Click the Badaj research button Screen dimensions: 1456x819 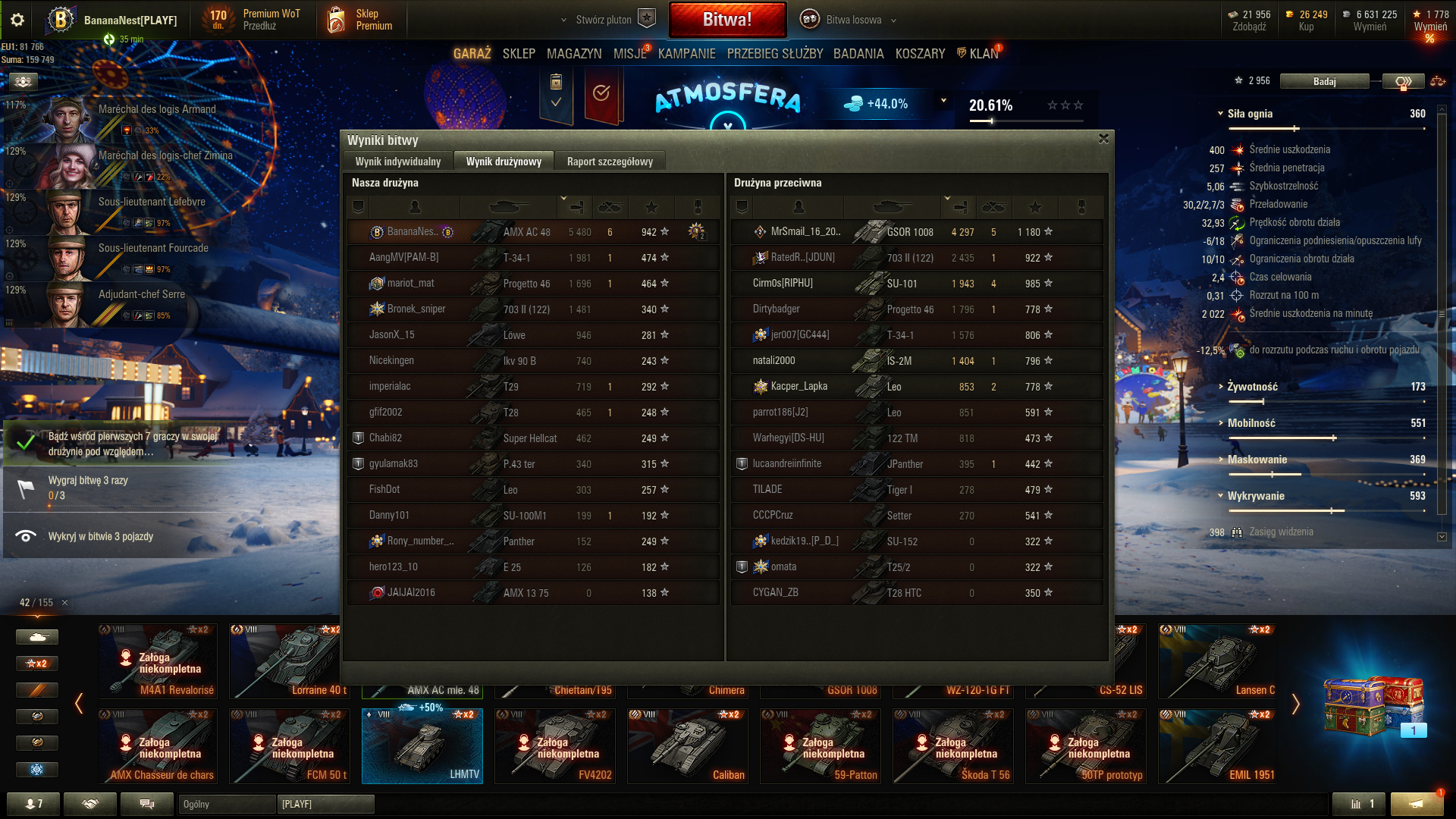click(x=1324, y=81)
